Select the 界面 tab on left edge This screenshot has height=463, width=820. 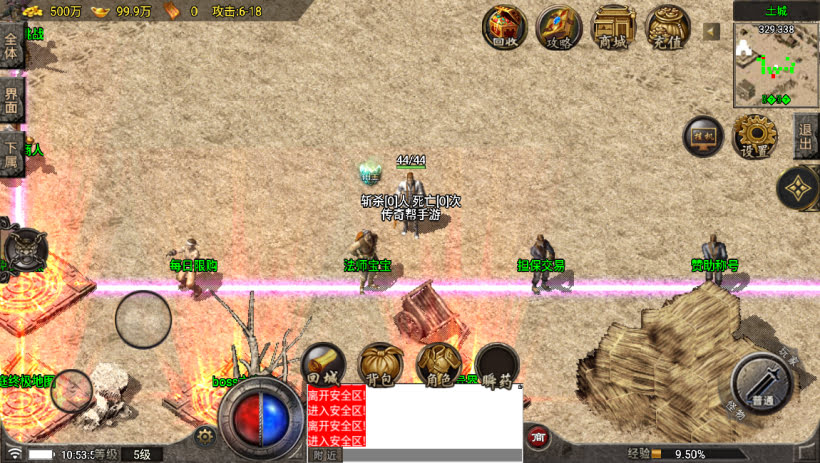[x=11, y=98]
